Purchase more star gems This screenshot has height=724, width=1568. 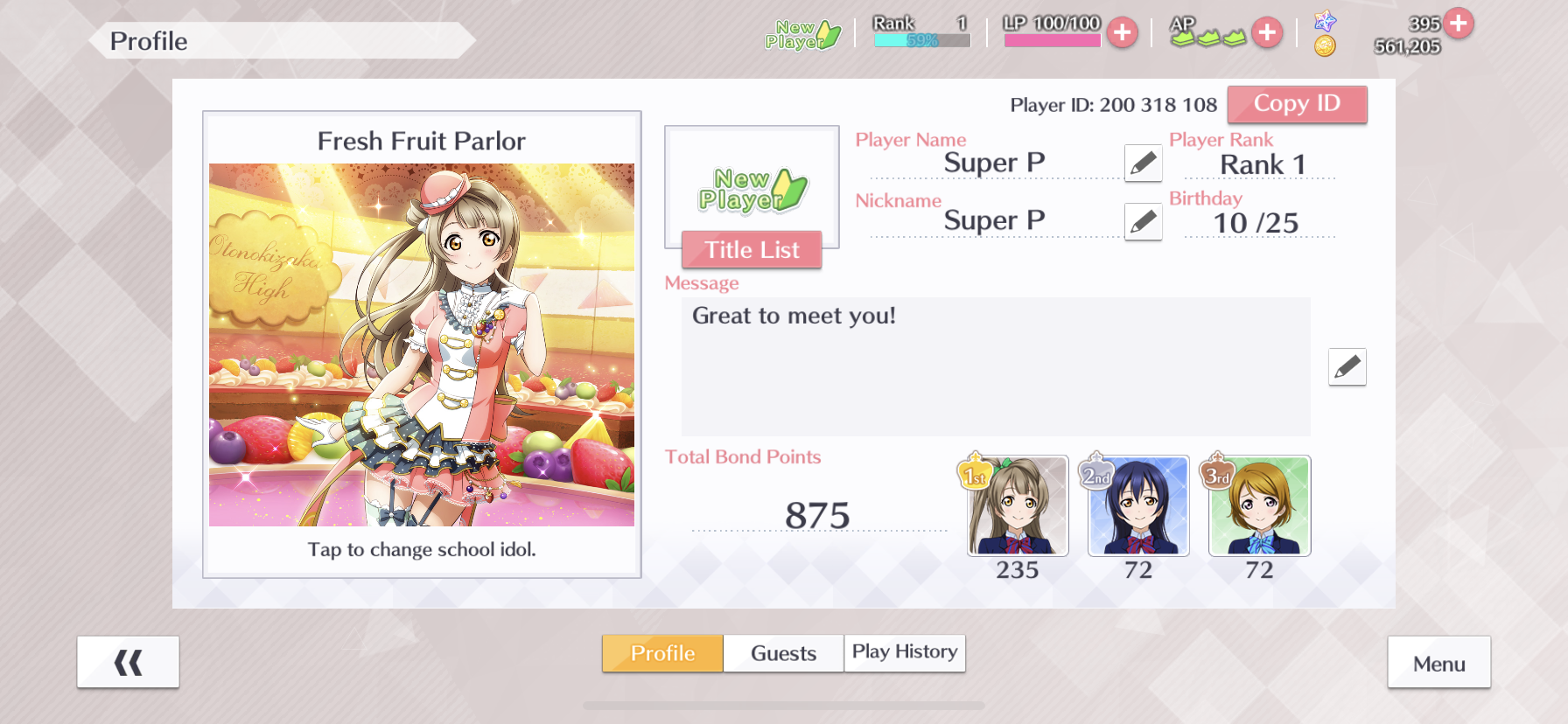(x=1459, y=23)
